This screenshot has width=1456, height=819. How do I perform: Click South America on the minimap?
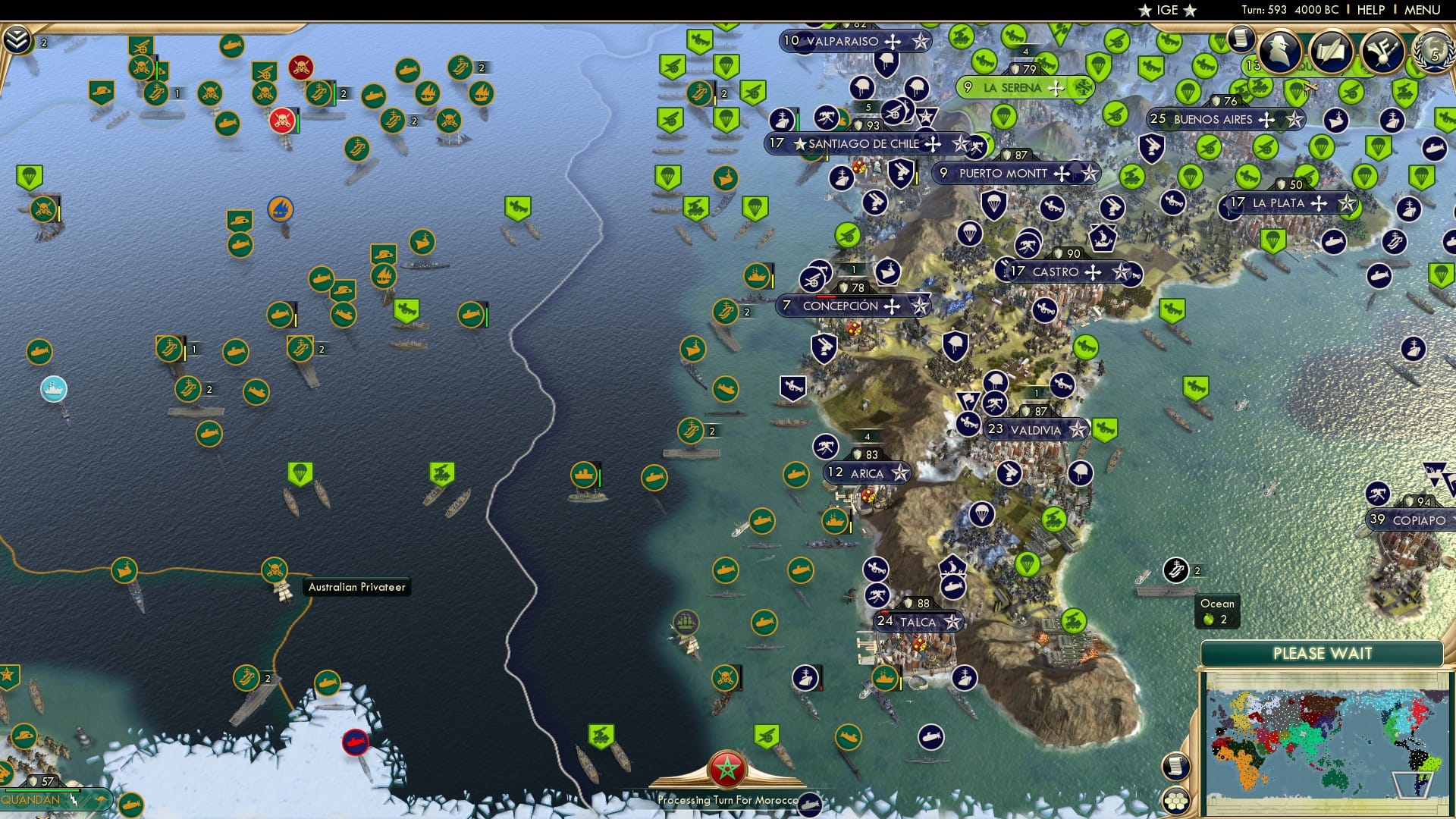1417,758
